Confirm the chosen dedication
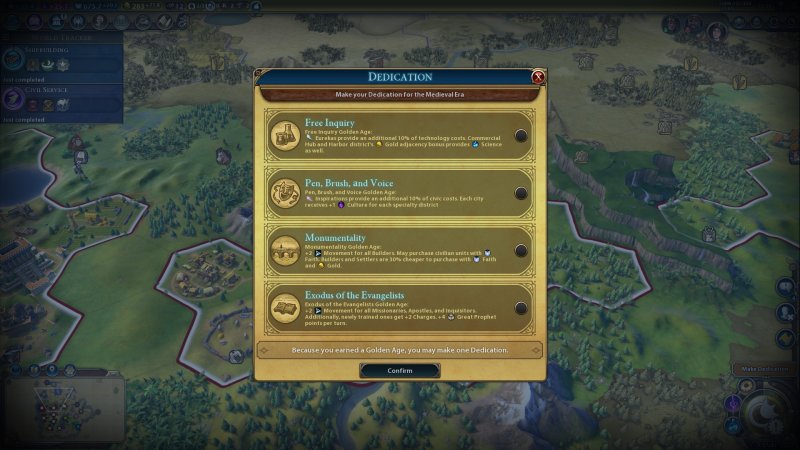Screen dimensions: 800x450 pyautogui.click(x=400, y=370)
